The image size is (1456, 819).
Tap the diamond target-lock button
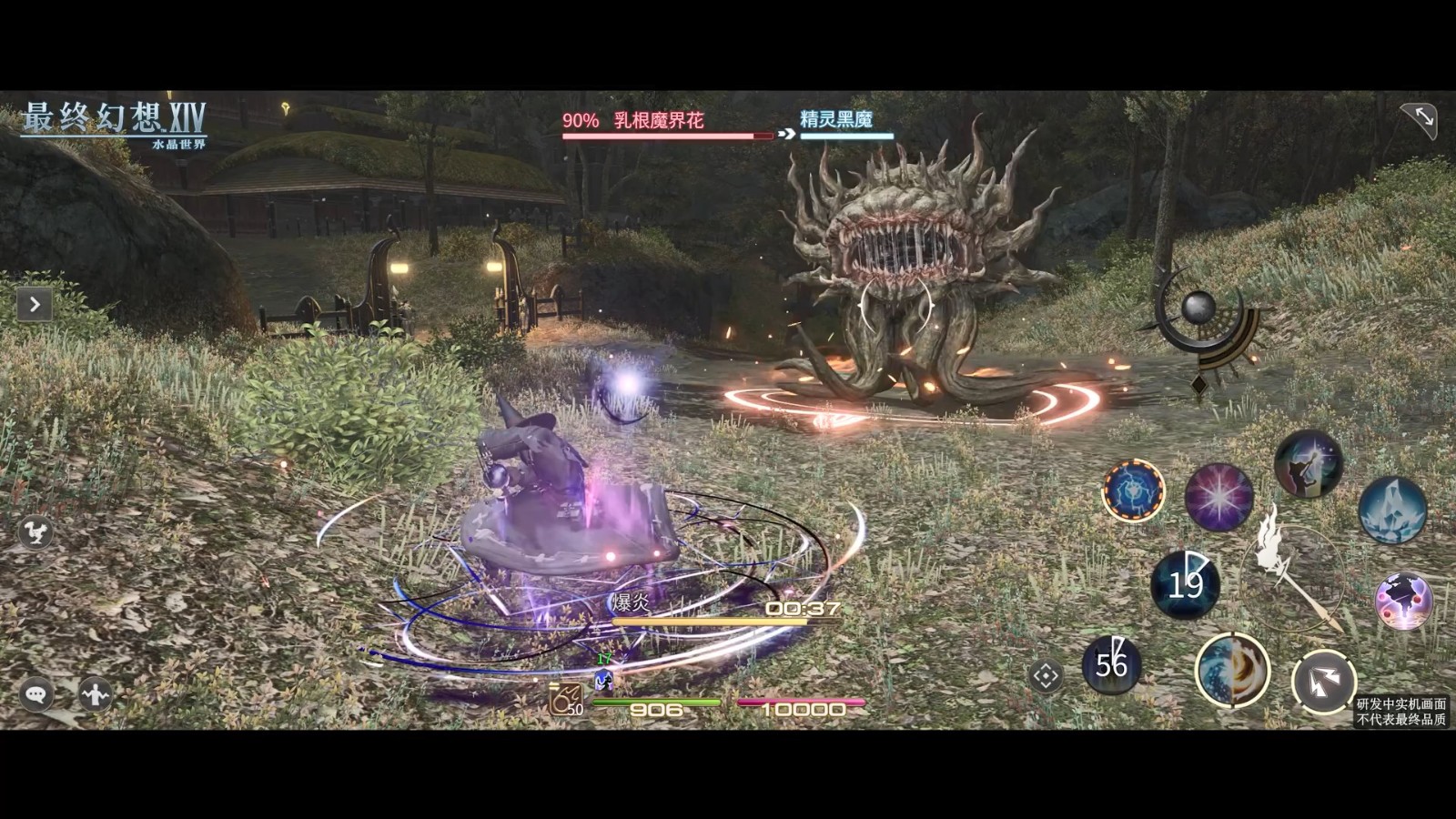(x=1045, y=676)
